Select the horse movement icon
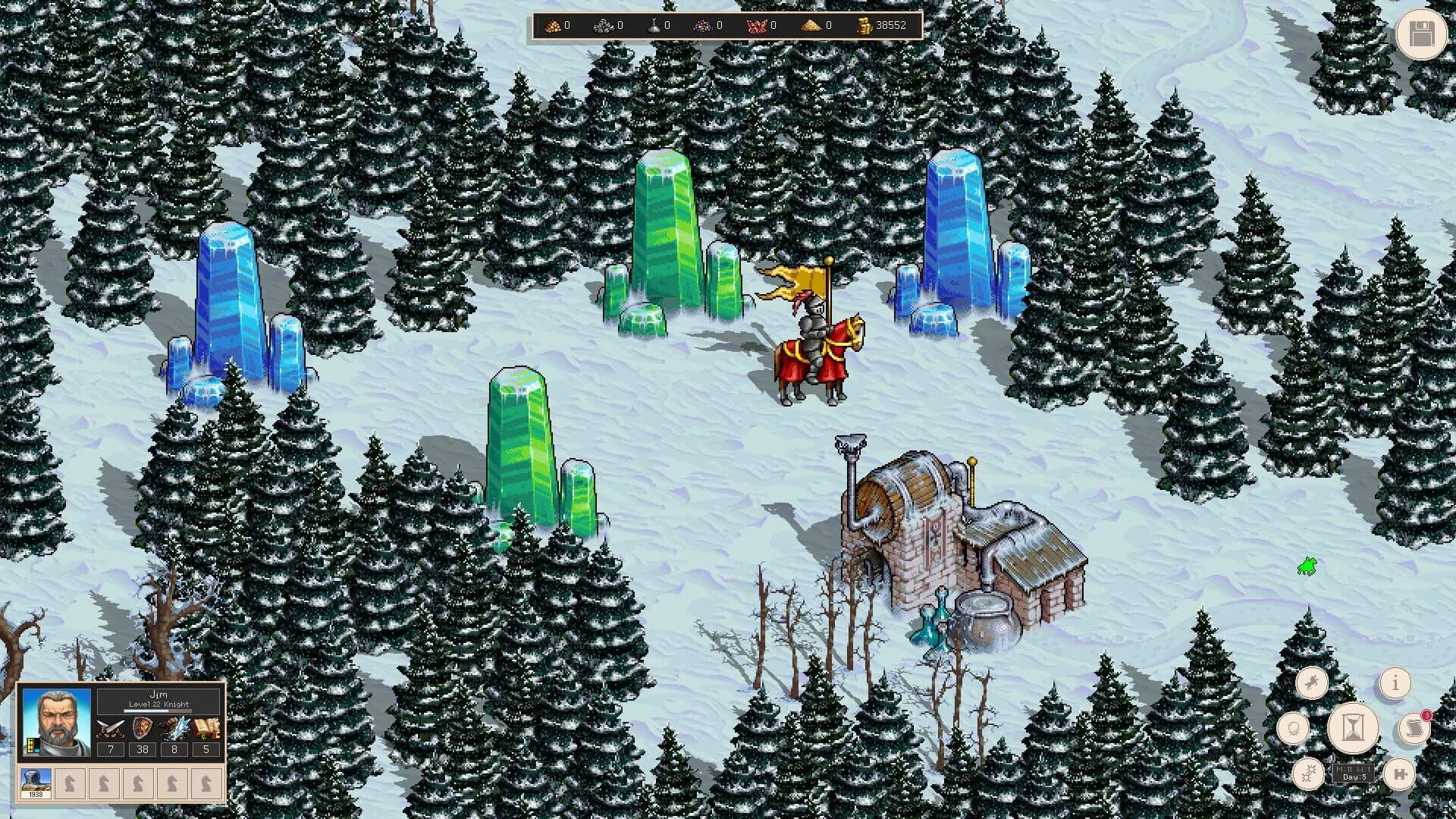Viewport: 1456px width, 819px height. tap(1312, 682)
